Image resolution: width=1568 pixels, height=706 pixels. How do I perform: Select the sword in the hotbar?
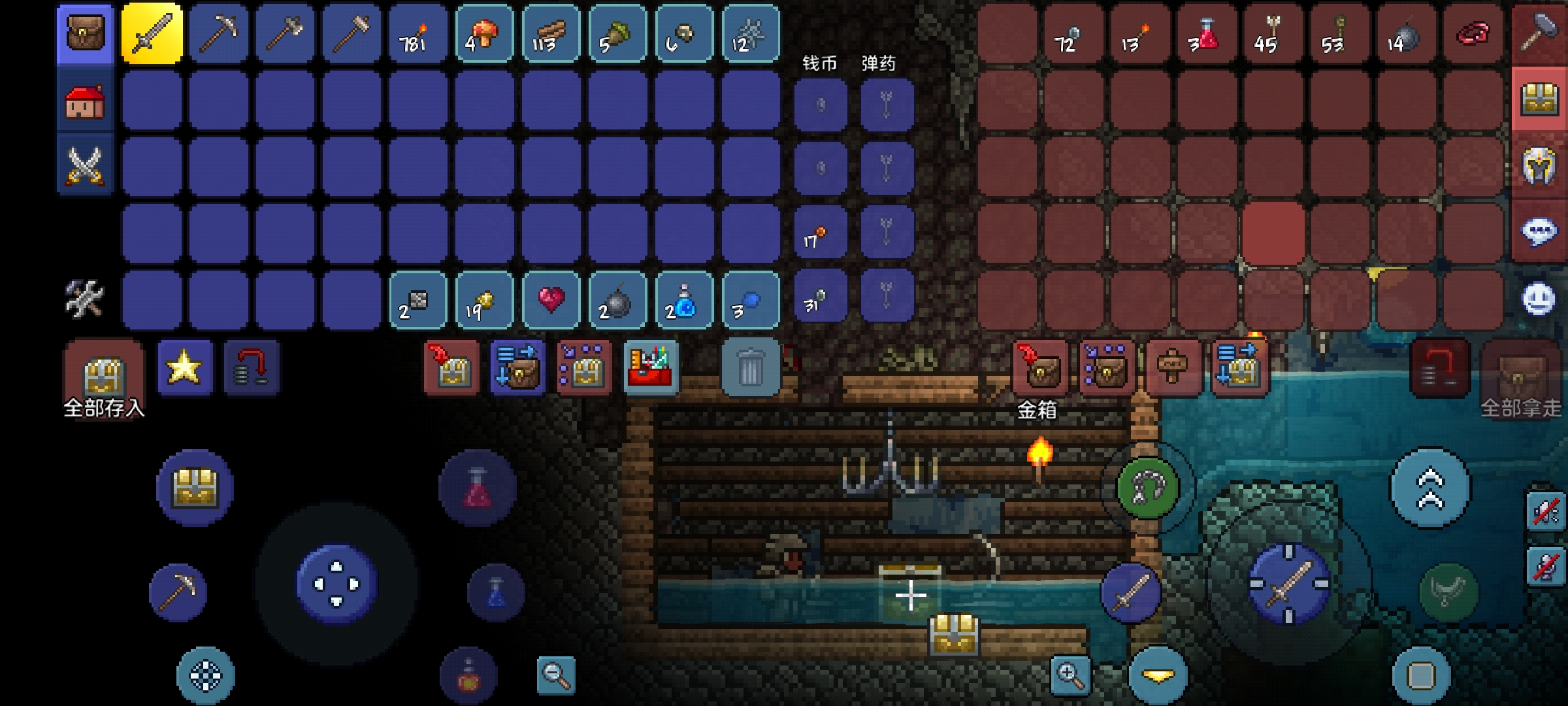coord(152,33)
